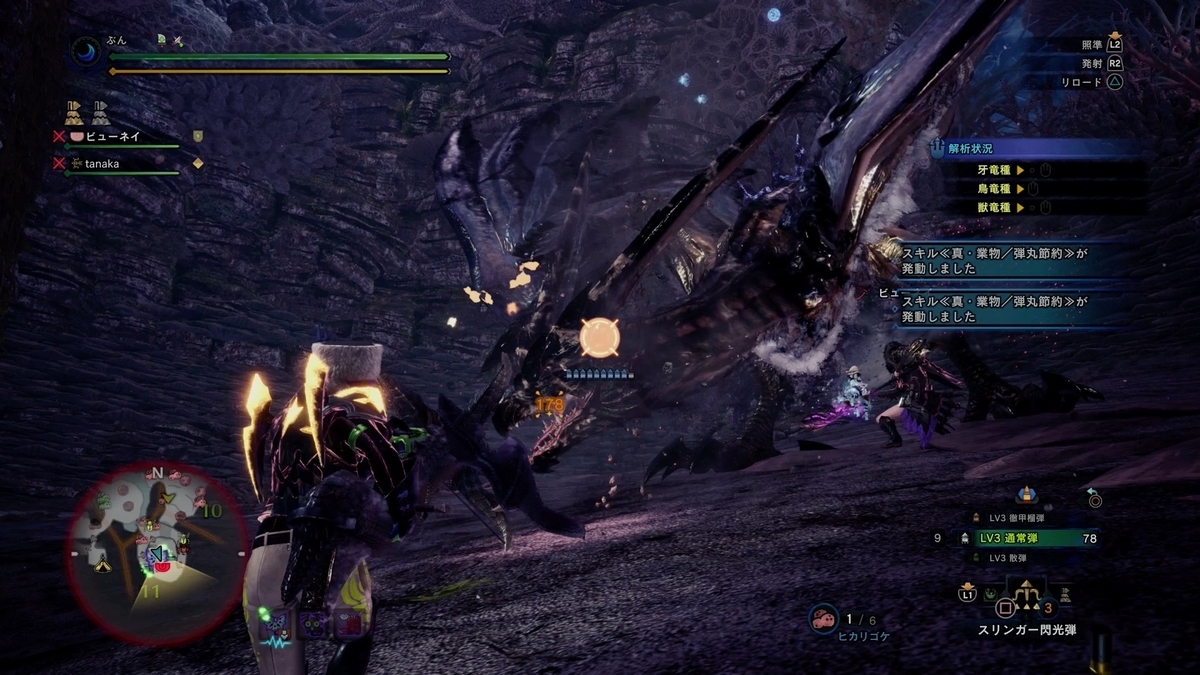Choose the LV3 徹甲榴弾 ammo entry
This screenshot has width=1200, height=675.
tap(1021, 518)
